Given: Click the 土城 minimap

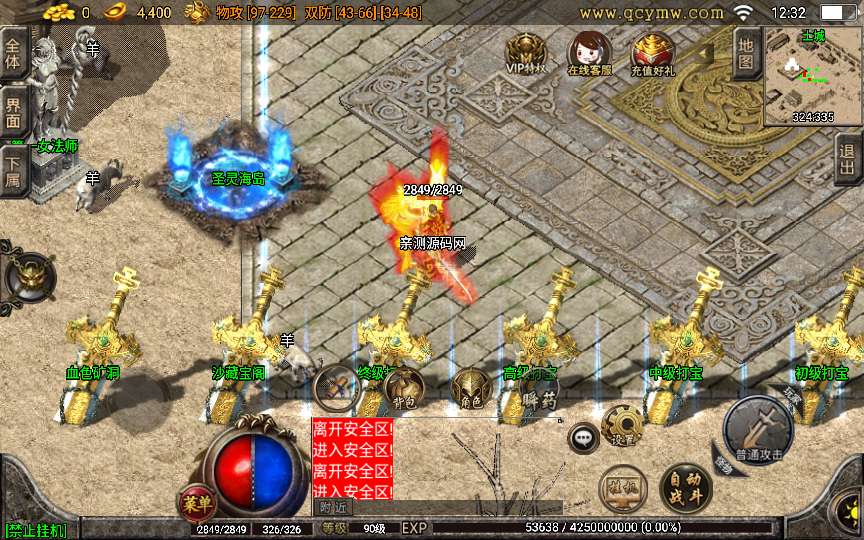Looking at the screenshot, I should 812,77.
